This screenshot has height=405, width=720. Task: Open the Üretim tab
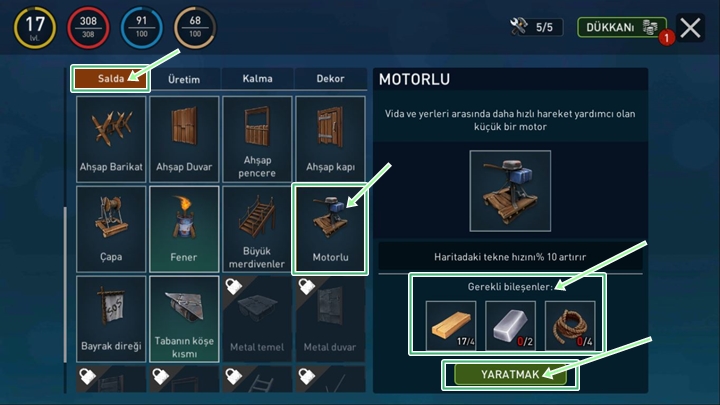point(184,79)
